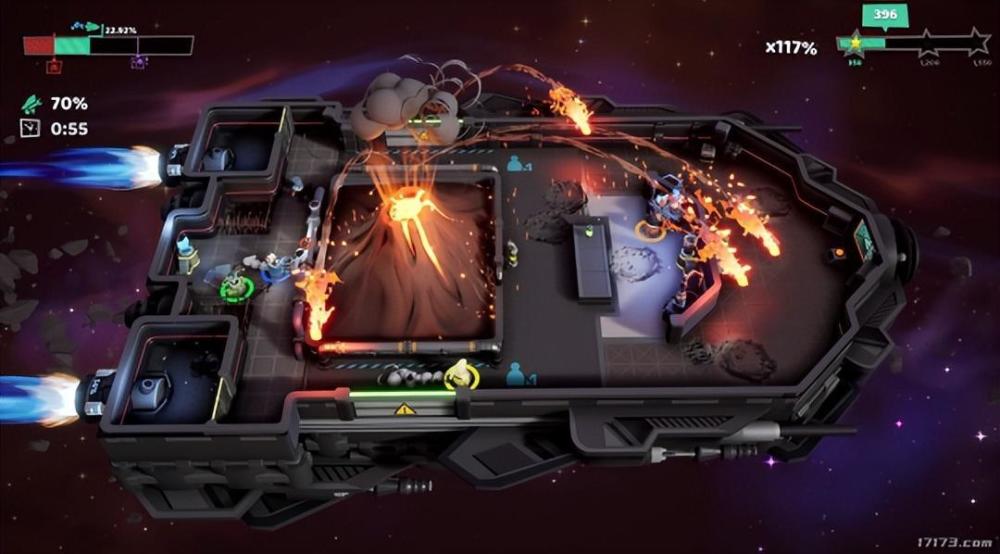Viewport: 1000px width, 554px height.
Task: Click the clock icon beside the timer
Action: click(x=30, y=128)
